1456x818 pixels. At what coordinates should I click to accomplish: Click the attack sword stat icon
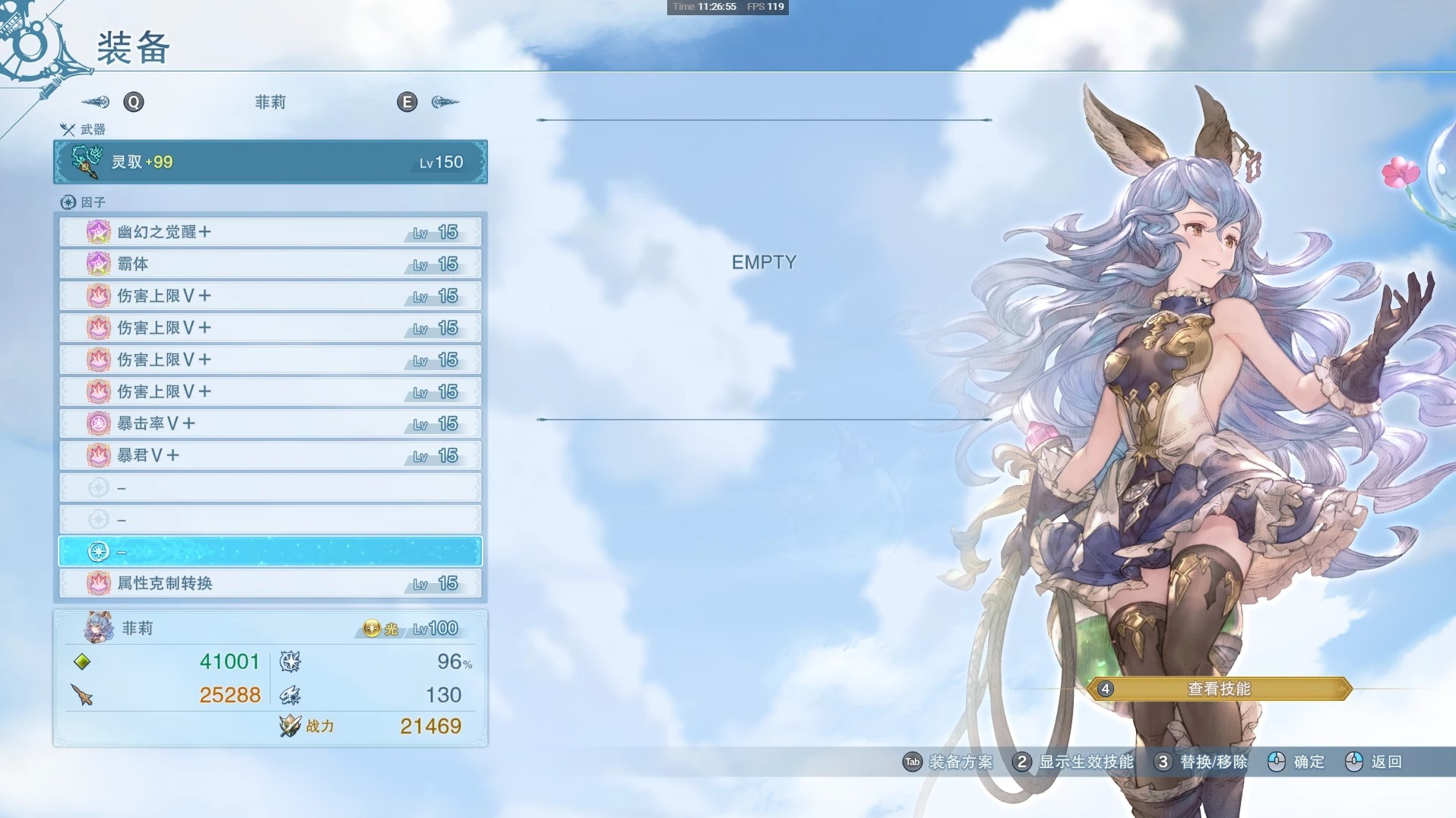84,694
